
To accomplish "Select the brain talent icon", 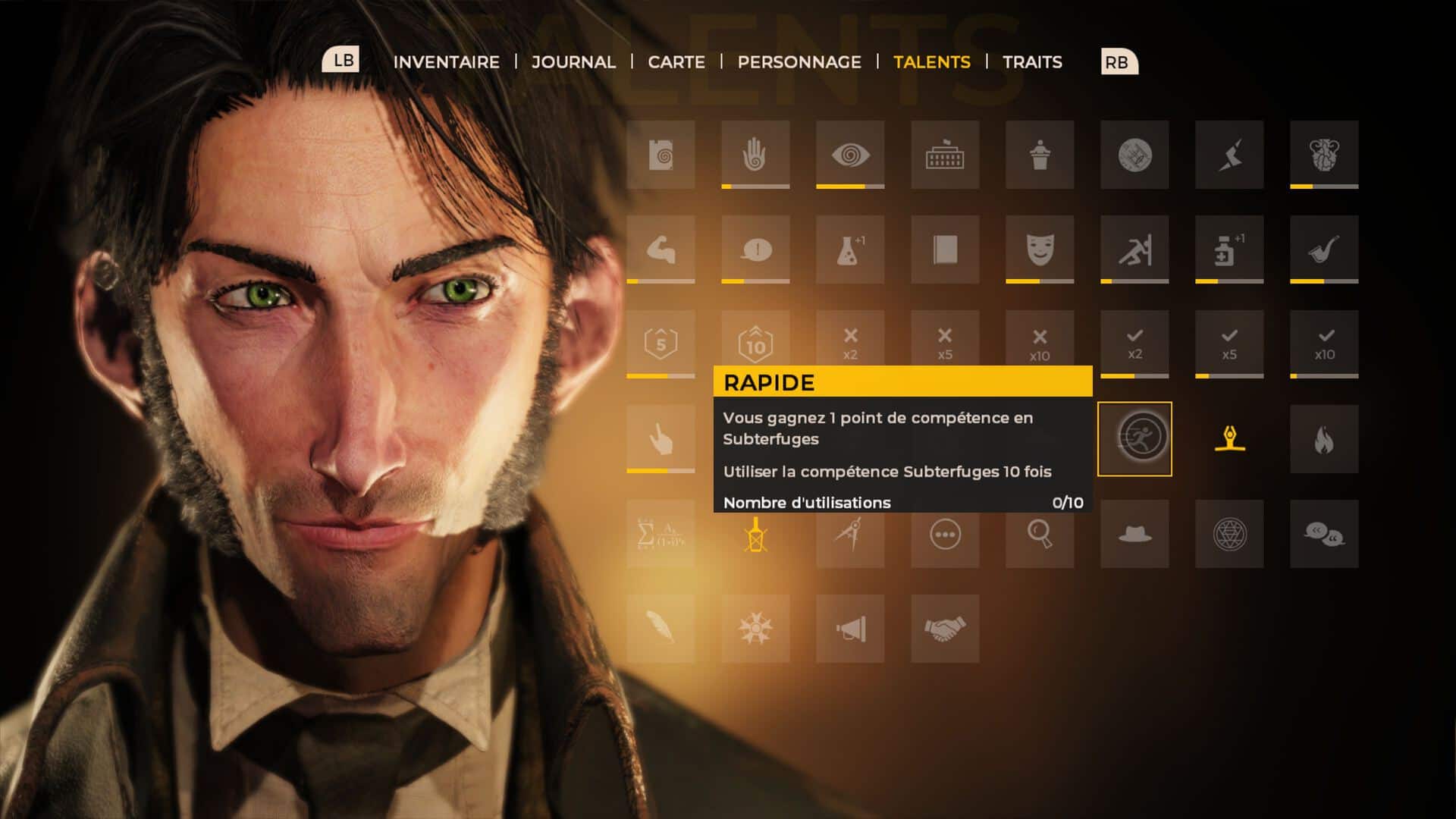I will (x=1324, y=155).
